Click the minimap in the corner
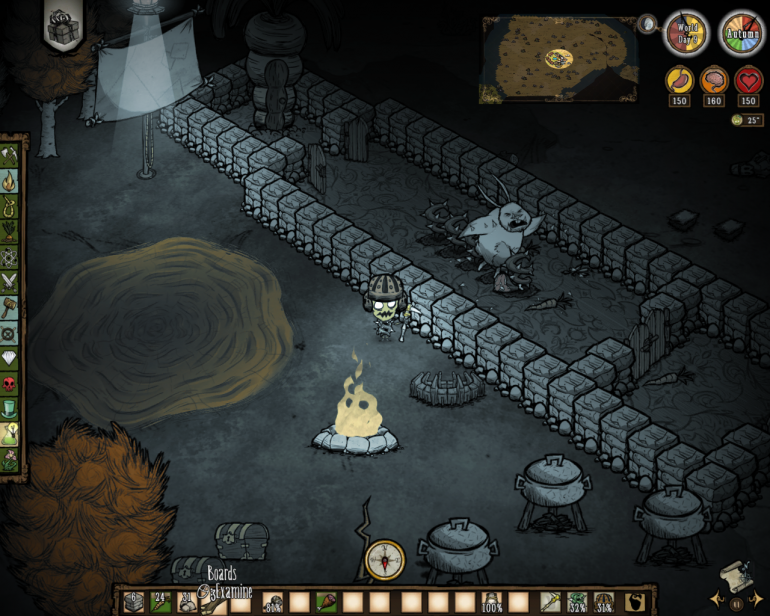 pyautogui.click(x=559, y=59)
